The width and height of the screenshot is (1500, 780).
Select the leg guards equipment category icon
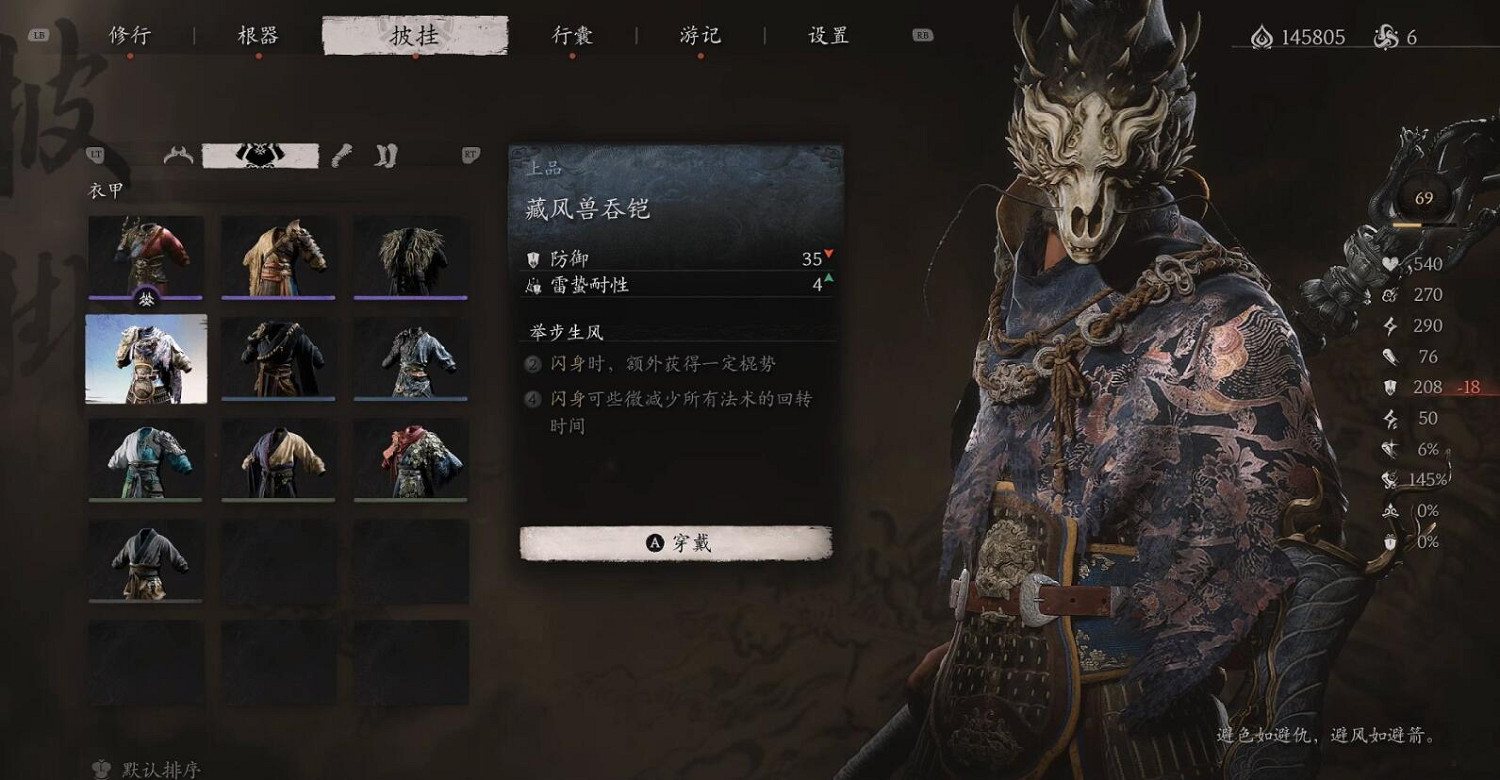pos(386,155)
